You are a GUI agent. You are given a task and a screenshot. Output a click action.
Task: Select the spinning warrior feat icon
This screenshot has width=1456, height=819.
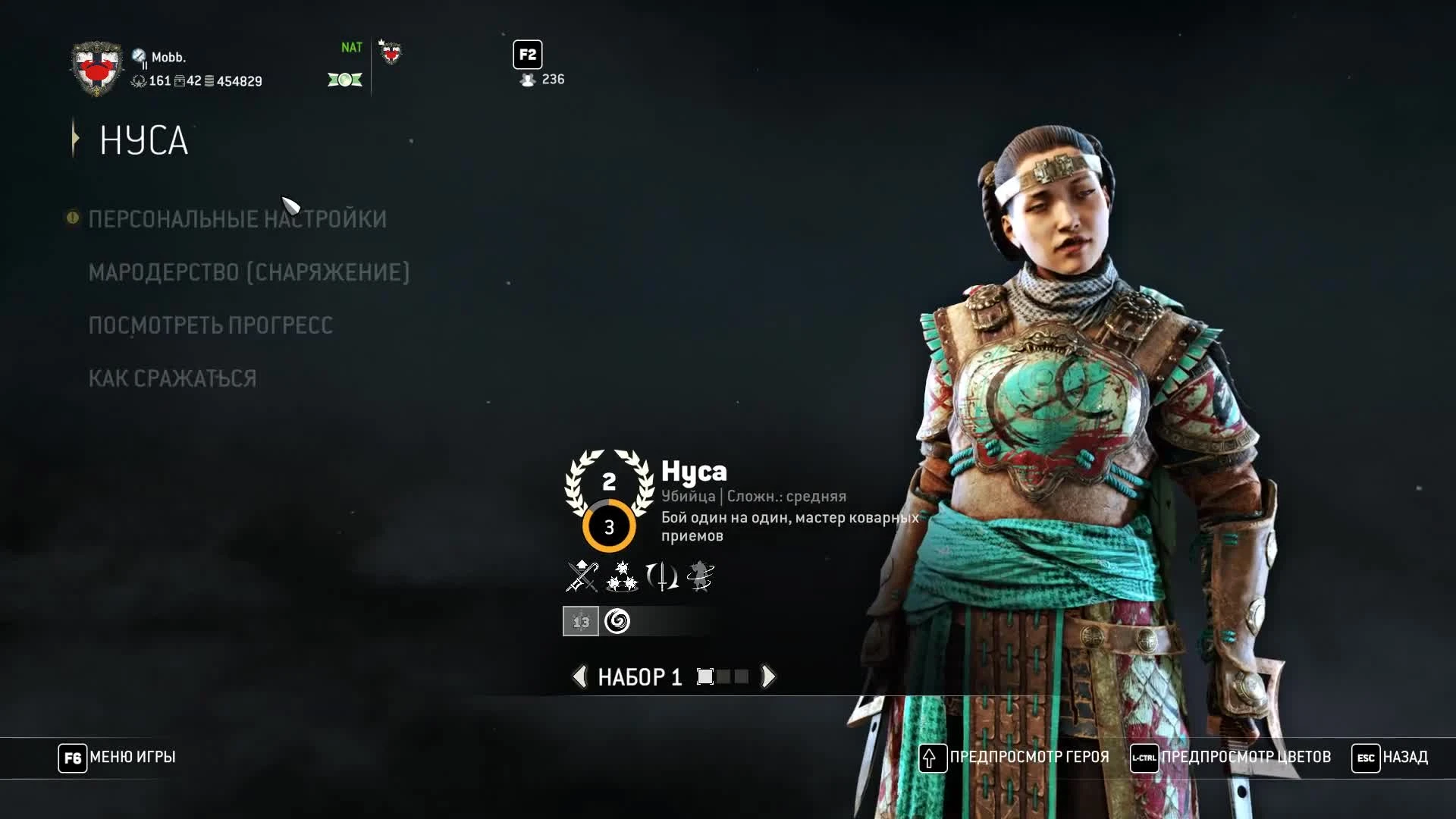pyautogui.click(x=701, y=576)
